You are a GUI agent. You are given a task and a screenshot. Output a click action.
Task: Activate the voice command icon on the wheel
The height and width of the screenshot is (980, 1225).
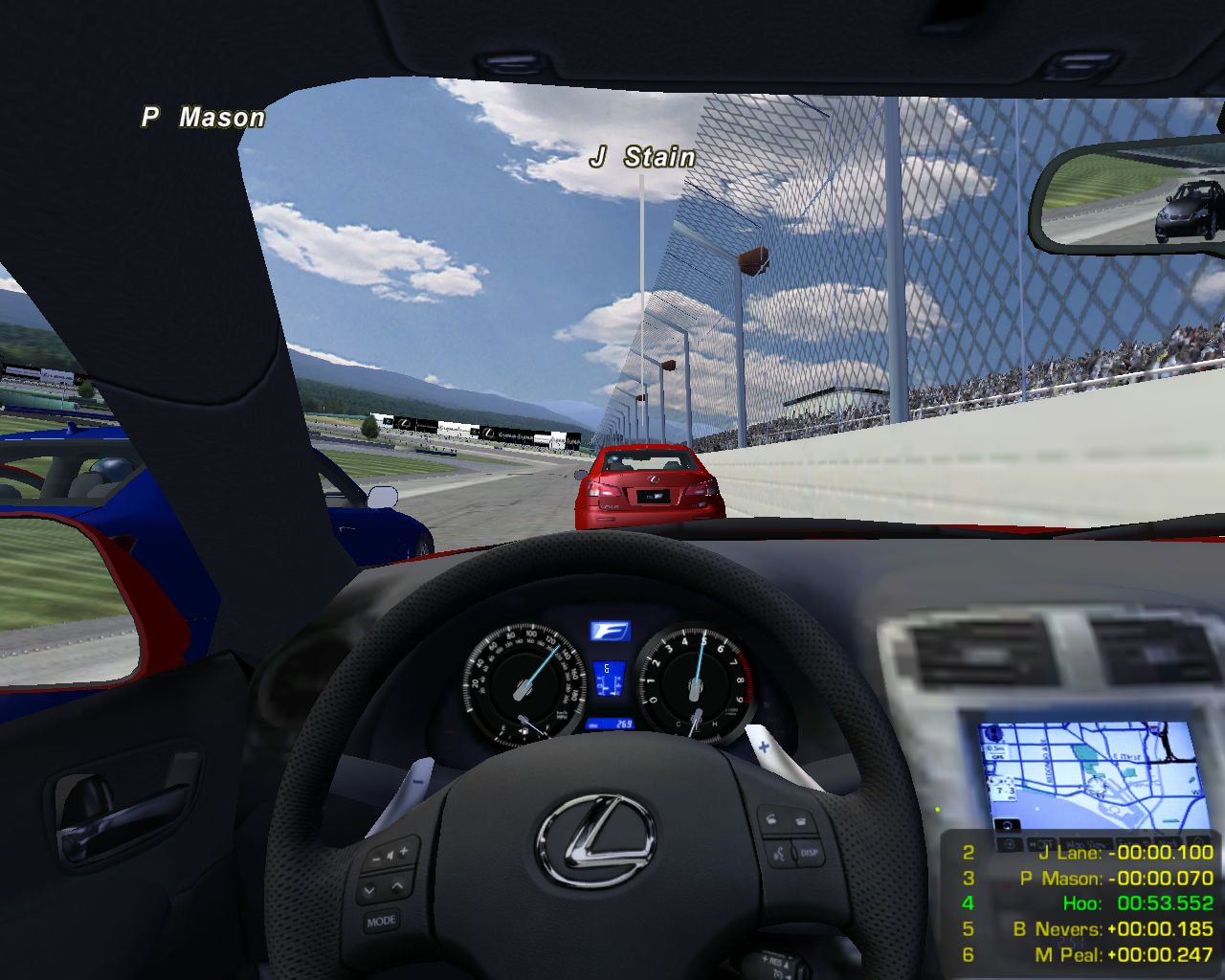pyautogui.click(x=778, y=852)
